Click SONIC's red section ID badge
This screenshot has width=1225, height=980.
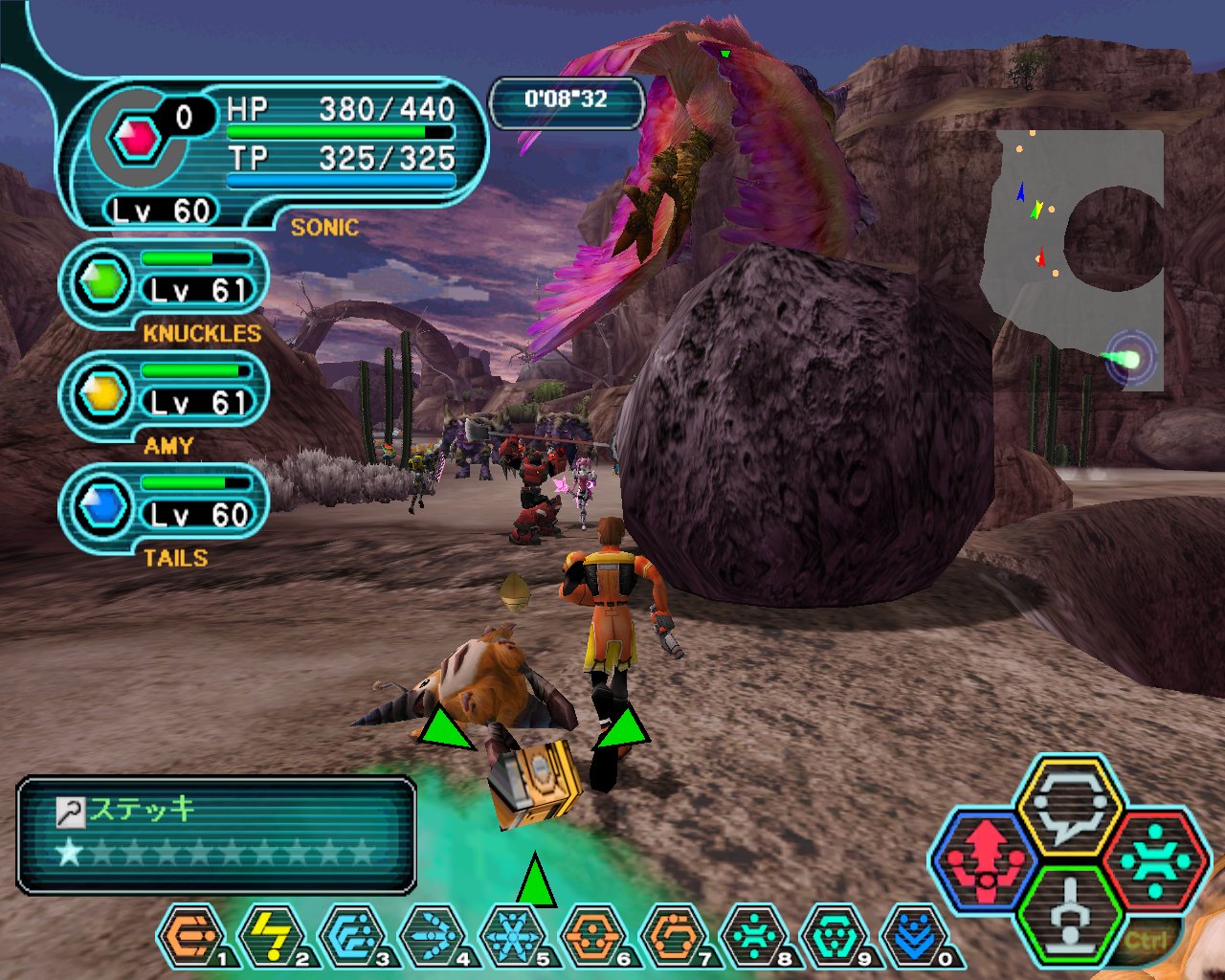pyautogui.click(x=135, y=140)
